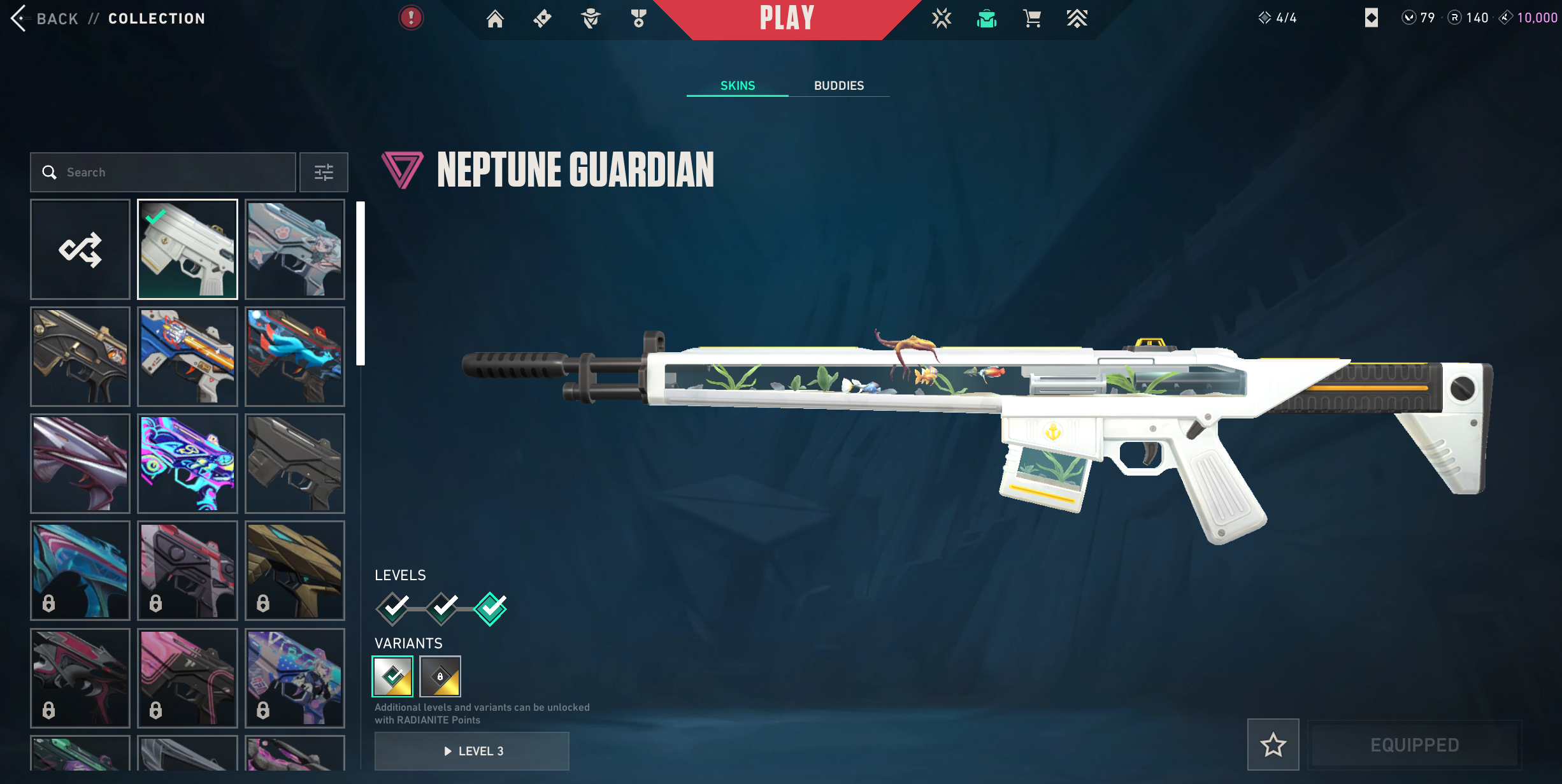Choose the locked dark skin variant
1562x784 pixels.
point(440,676)
